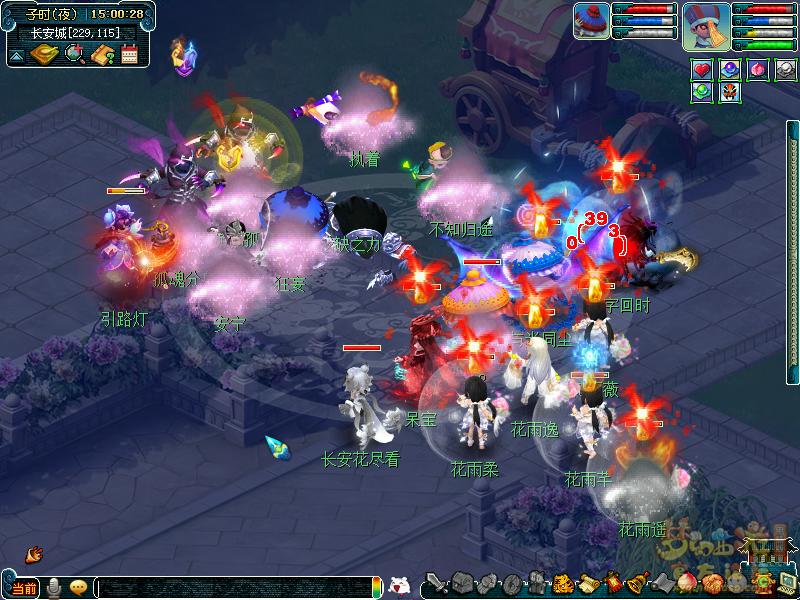The image size is (800, 600).
Task: Open the emoticon speech bubble button
Action: (78, 588)
